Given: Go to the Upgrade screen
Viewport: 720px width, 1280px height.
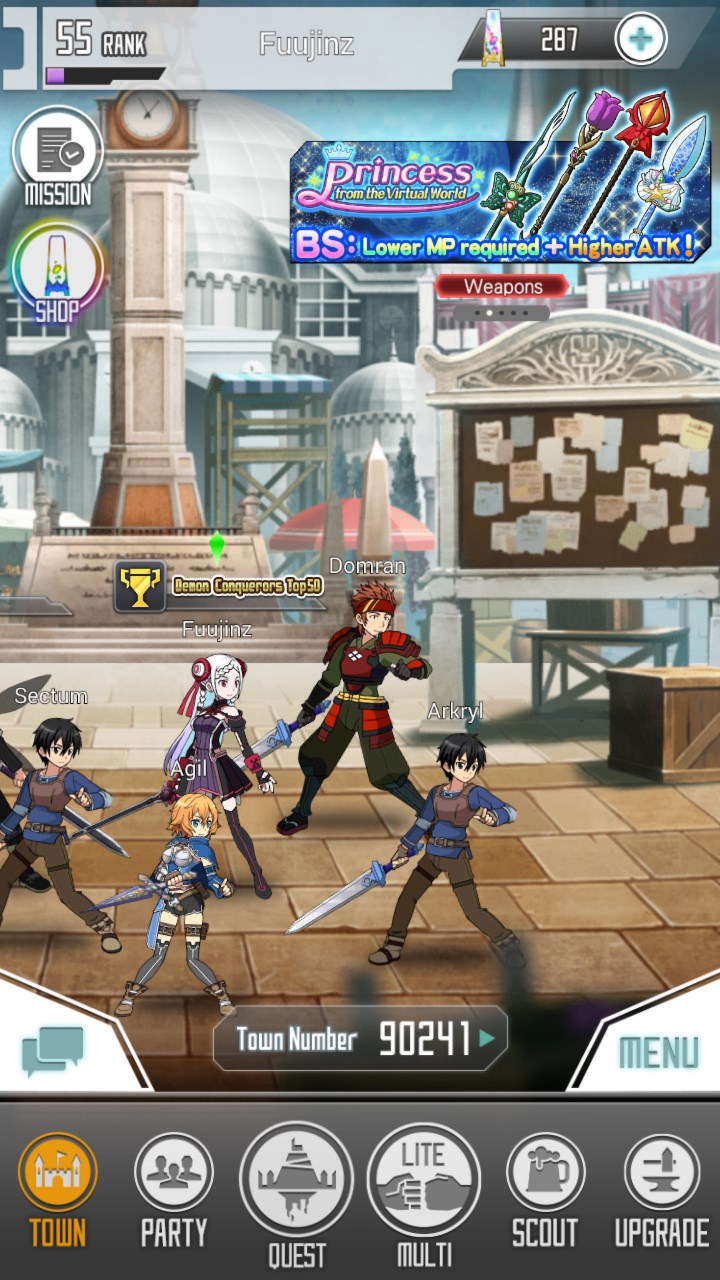Looking at the screenshot, I should 661,1190.
